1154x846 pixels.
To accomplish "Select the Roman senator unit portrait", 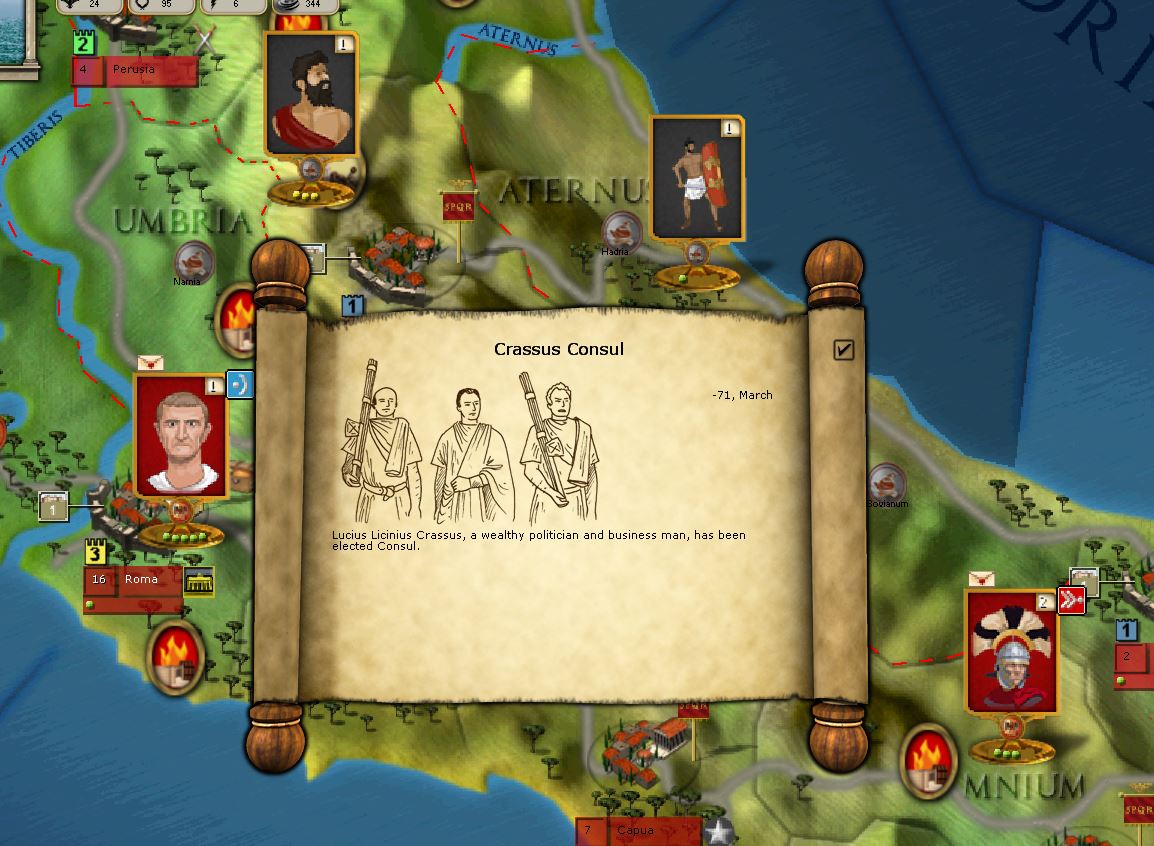I will click(x=180, y=436).
